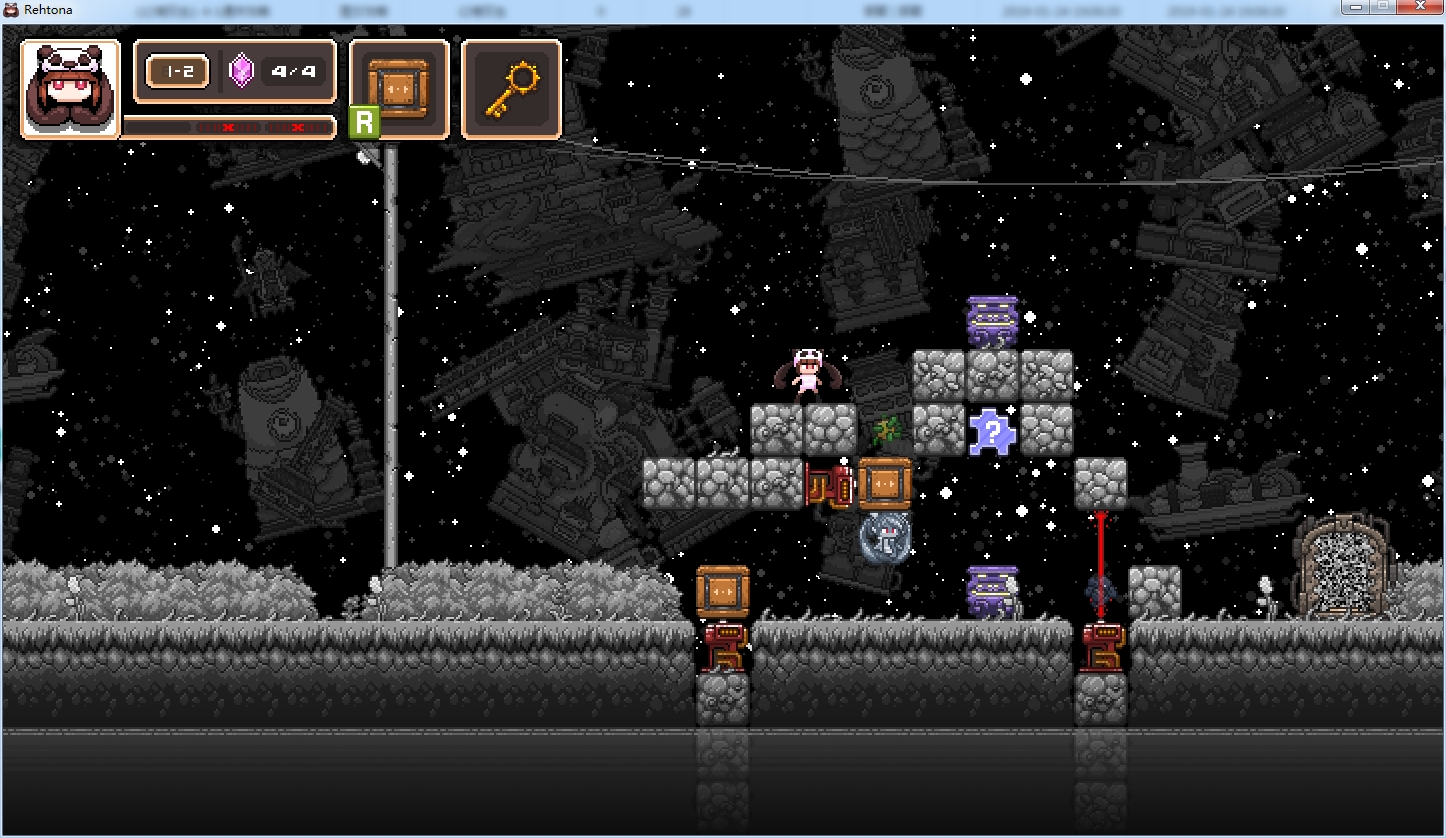Viewport: 1446px width, 838px height.
Task: Select the golden key item slot
Action: [510, 88]
